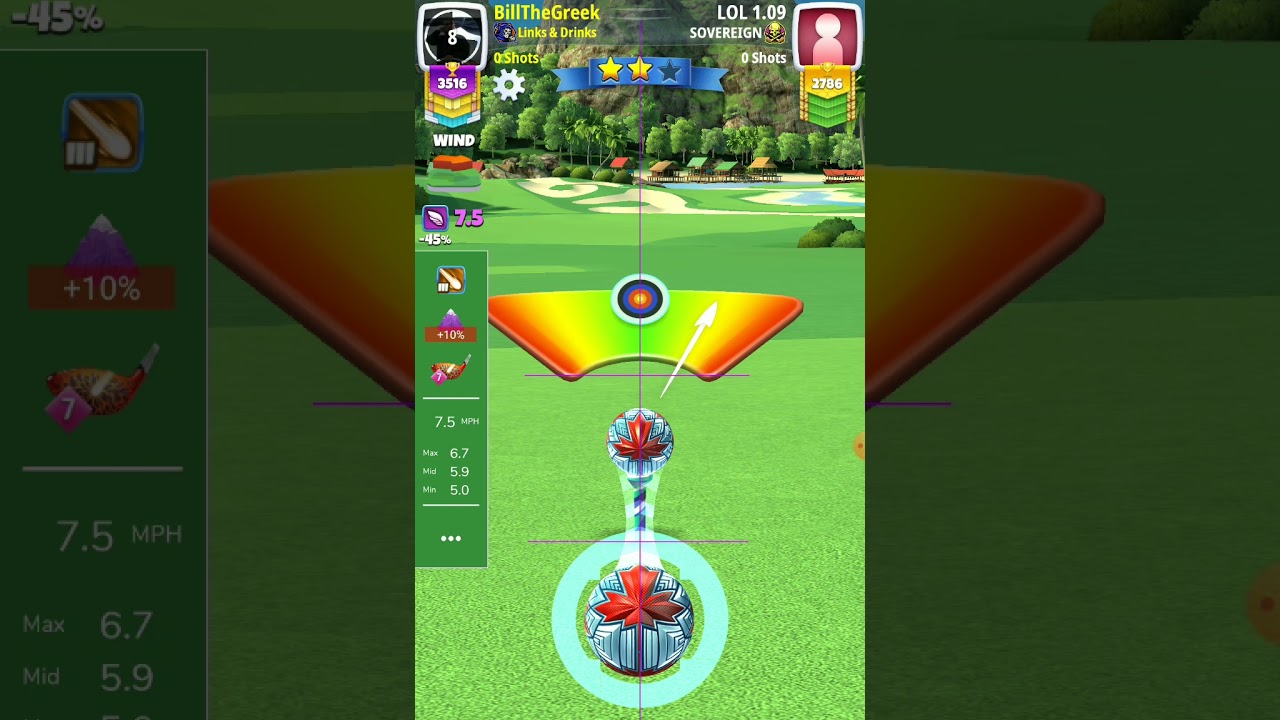Tap the purple mountain elevation icon
Image resolution: width=1280 pixels, height=720 pixels.
click(450, 322)
